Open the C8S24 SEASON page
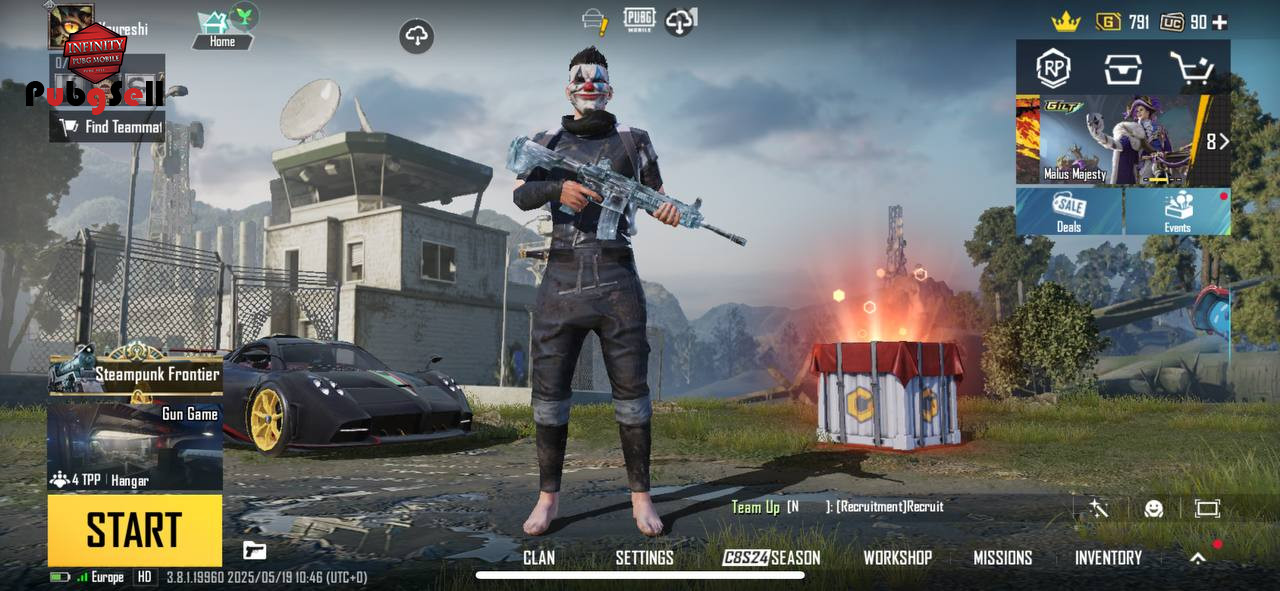The height and width of the screenshot is (591, 1280). point(771,558)
